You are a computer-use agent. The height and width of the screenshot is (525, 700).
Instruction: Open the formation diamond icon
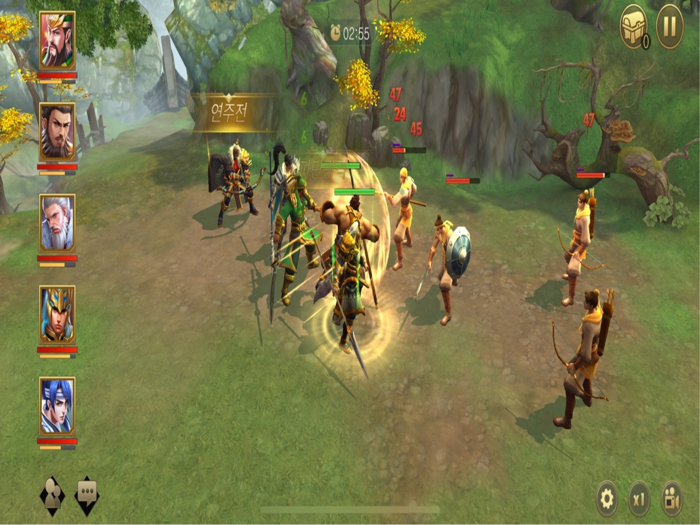click(52, 495)
